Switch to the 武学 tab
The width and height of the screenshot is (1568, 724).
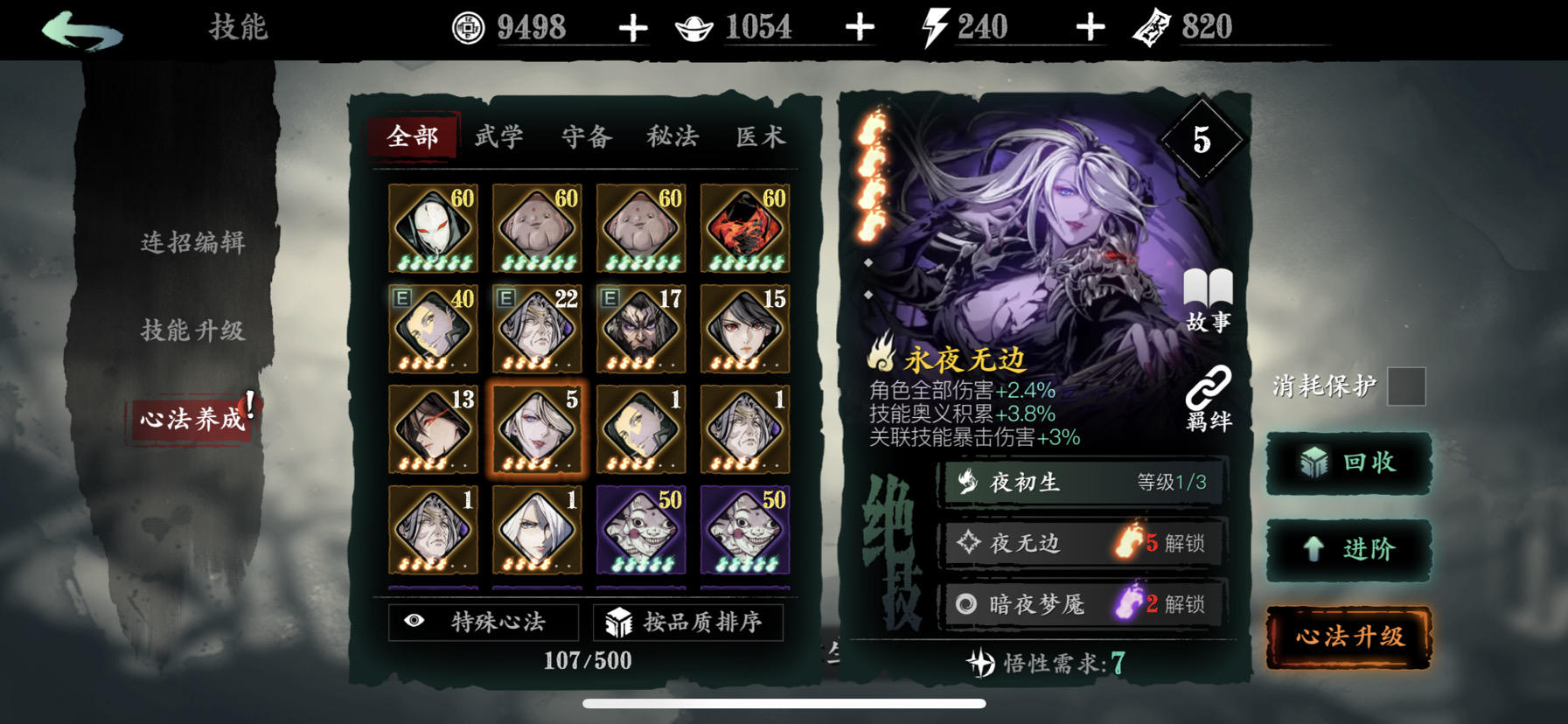click(498, 136)
